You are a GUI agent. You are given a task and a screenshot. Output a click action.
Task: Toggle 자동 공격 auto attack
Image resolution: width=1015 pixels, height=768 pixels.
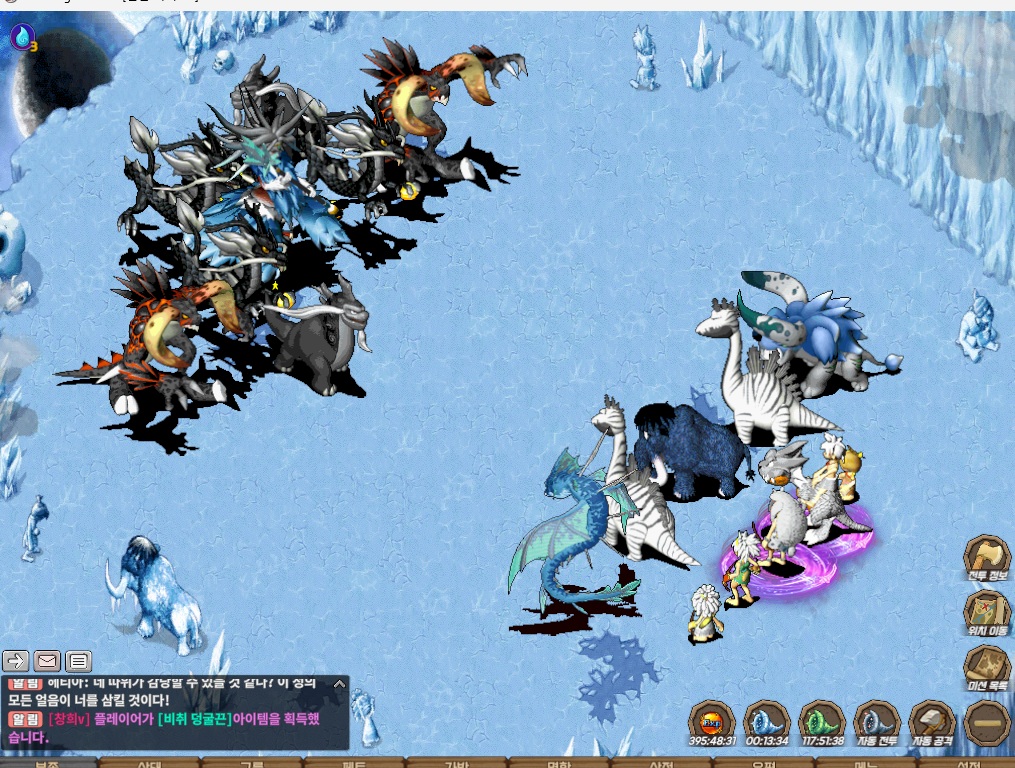(x=932, y=722)
